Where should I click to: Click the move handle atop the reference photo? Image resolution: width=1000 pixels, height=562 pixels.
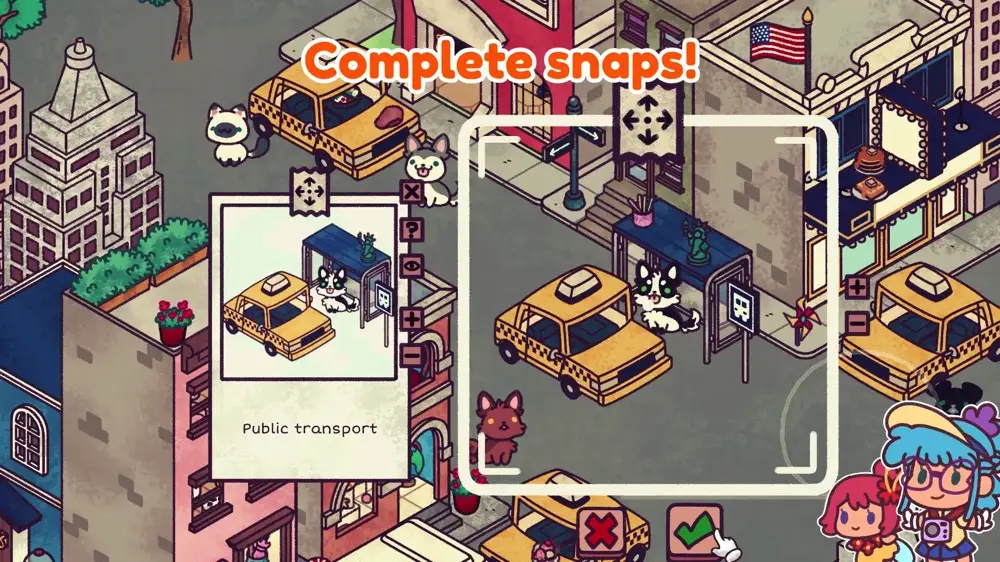point(306,190)
